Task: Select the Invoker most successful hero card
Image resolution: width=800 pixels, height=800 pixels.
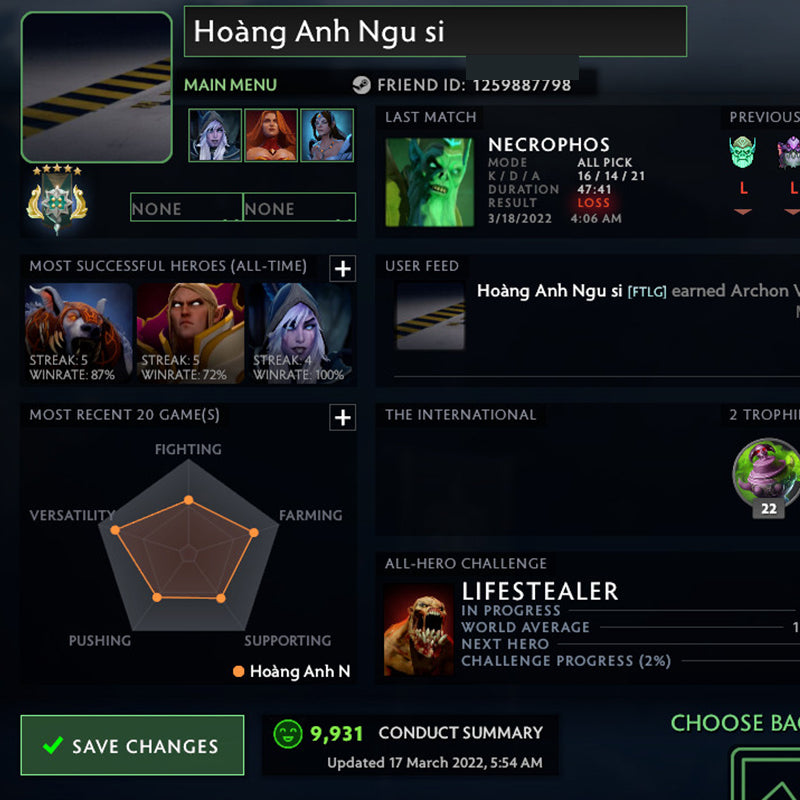Action: click(190, 335)
